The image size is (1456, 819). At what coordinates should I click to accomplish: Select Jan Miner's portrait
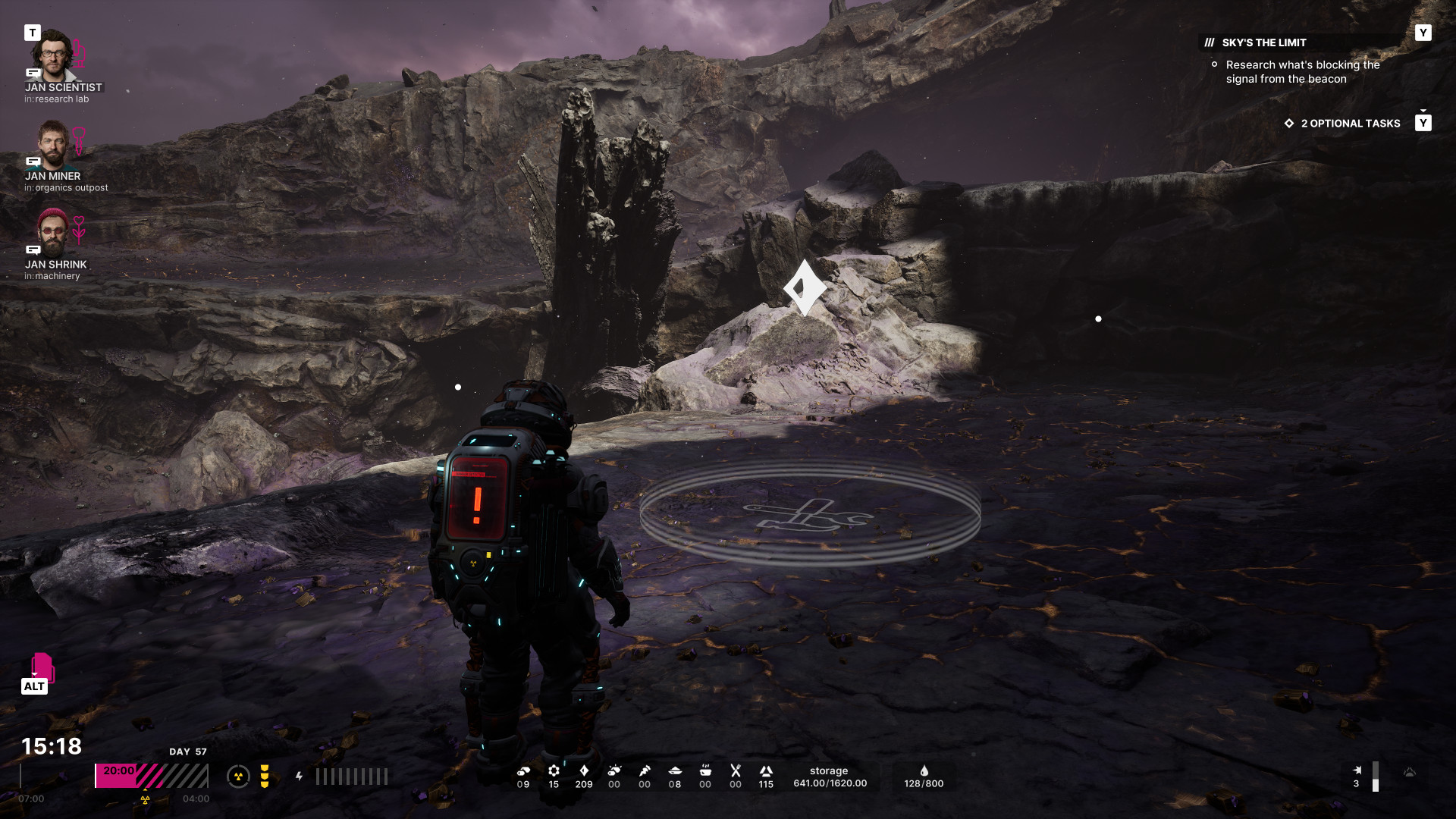pos(53,144)
